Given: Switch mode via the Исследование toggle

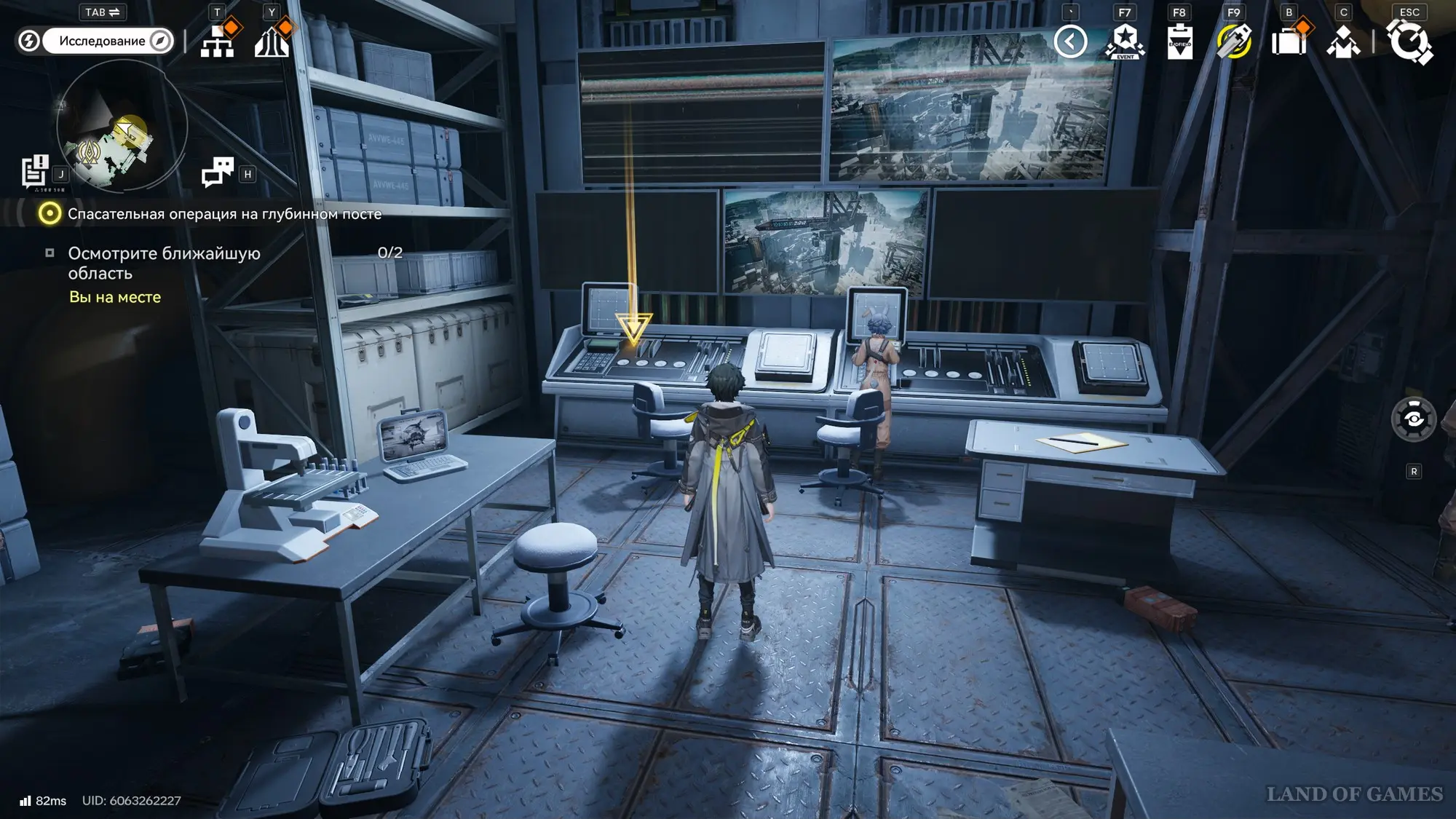Looking at the screenshot, I should [x=102, y=41].
